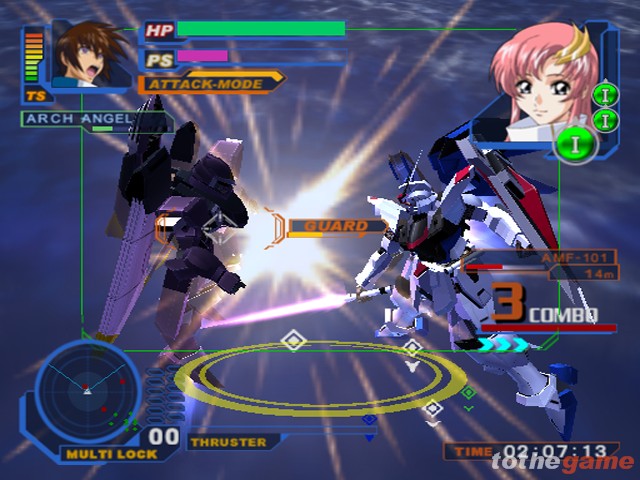Toggle the ATTACK-MODE indicator
The height and width of the screenshot is (480, 640).
tap(205, 83)
